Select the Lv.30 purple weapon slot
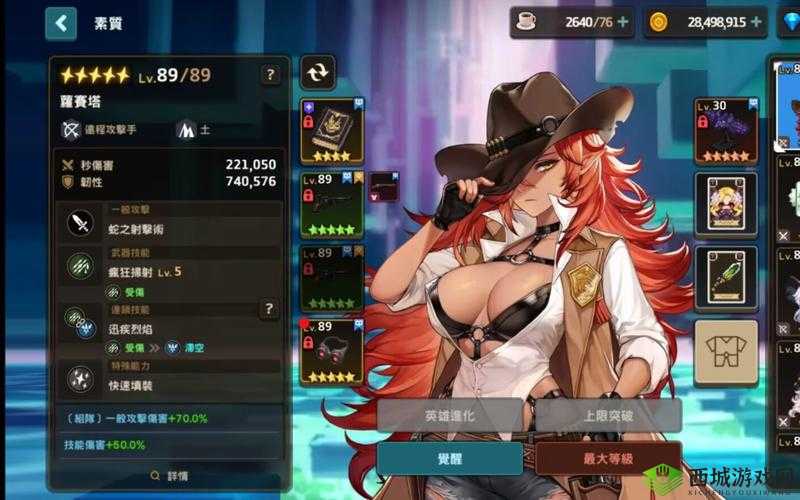Screen dimensions: 800x500 [725, 130]
